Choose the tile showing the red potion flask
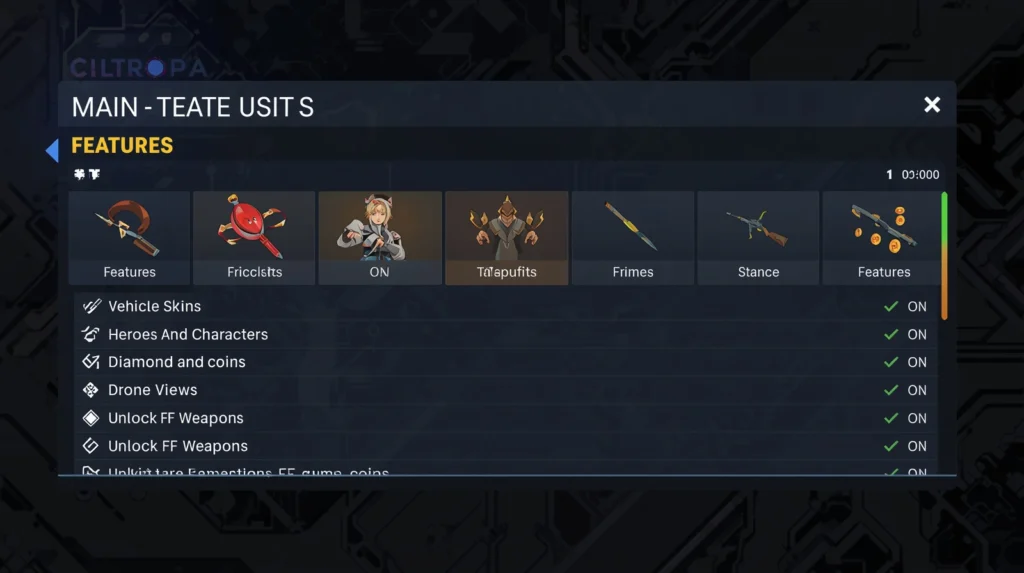The width and height of the screenshot is (1024, 573). coord(254,238)
